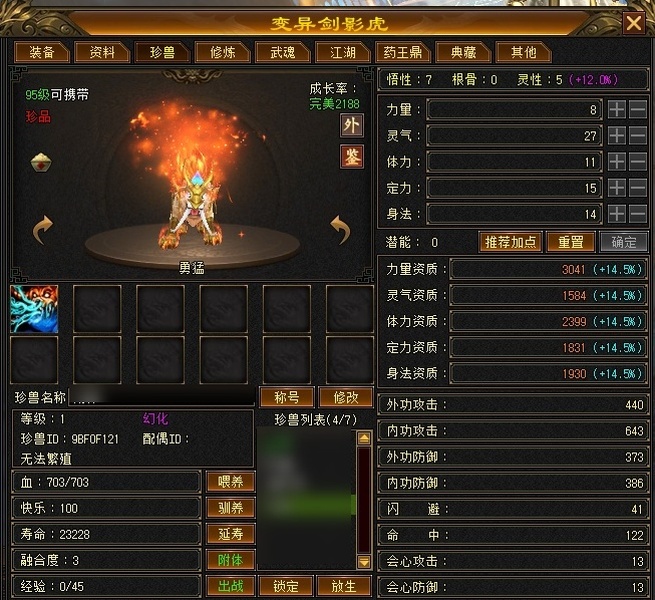655x600 pixels.
Task: Select the 修炼 tab
Action: pyautogui.click(x=216, y=53)
